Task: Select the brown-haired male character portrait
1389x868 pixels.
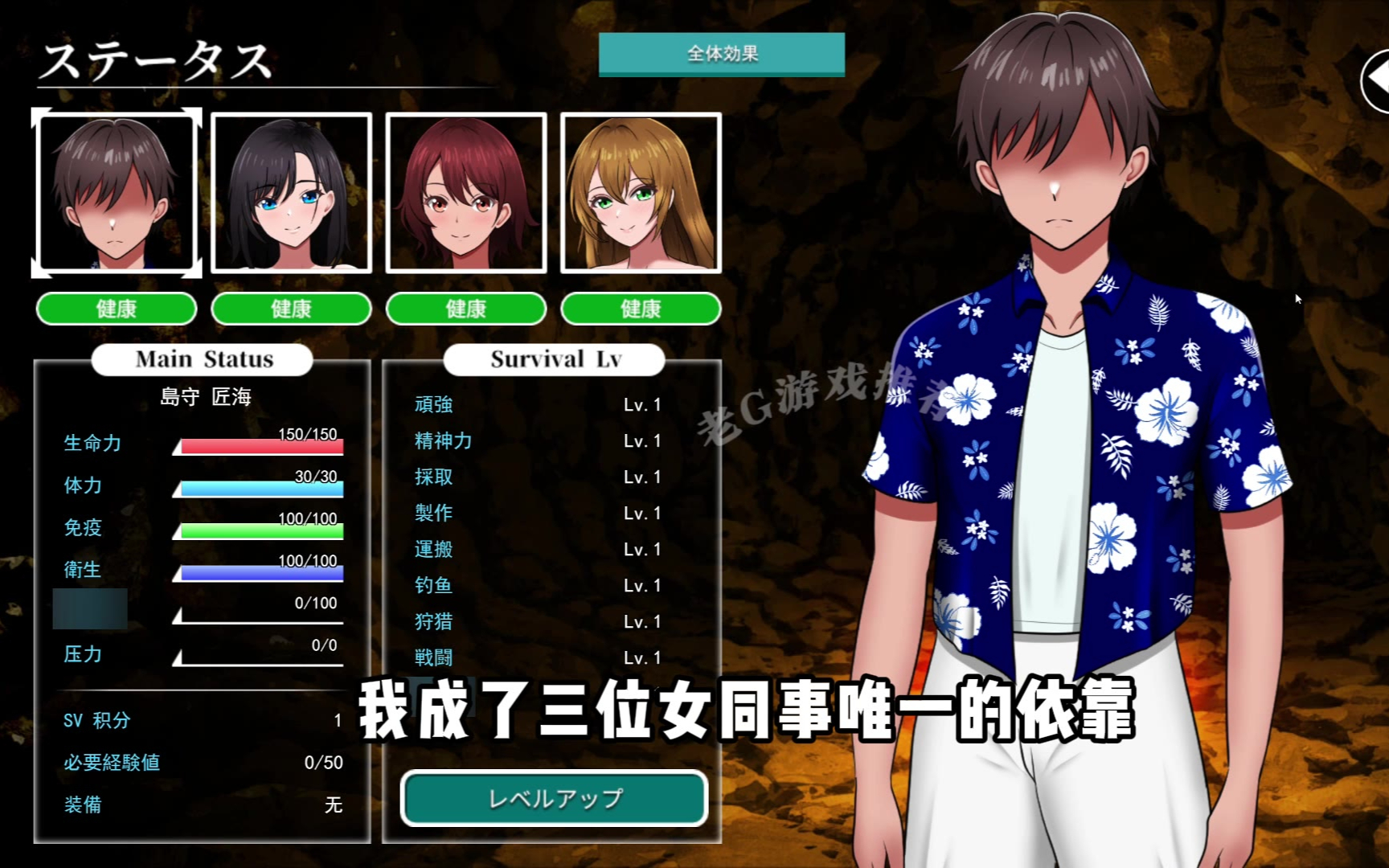Action: coord(117,193)
